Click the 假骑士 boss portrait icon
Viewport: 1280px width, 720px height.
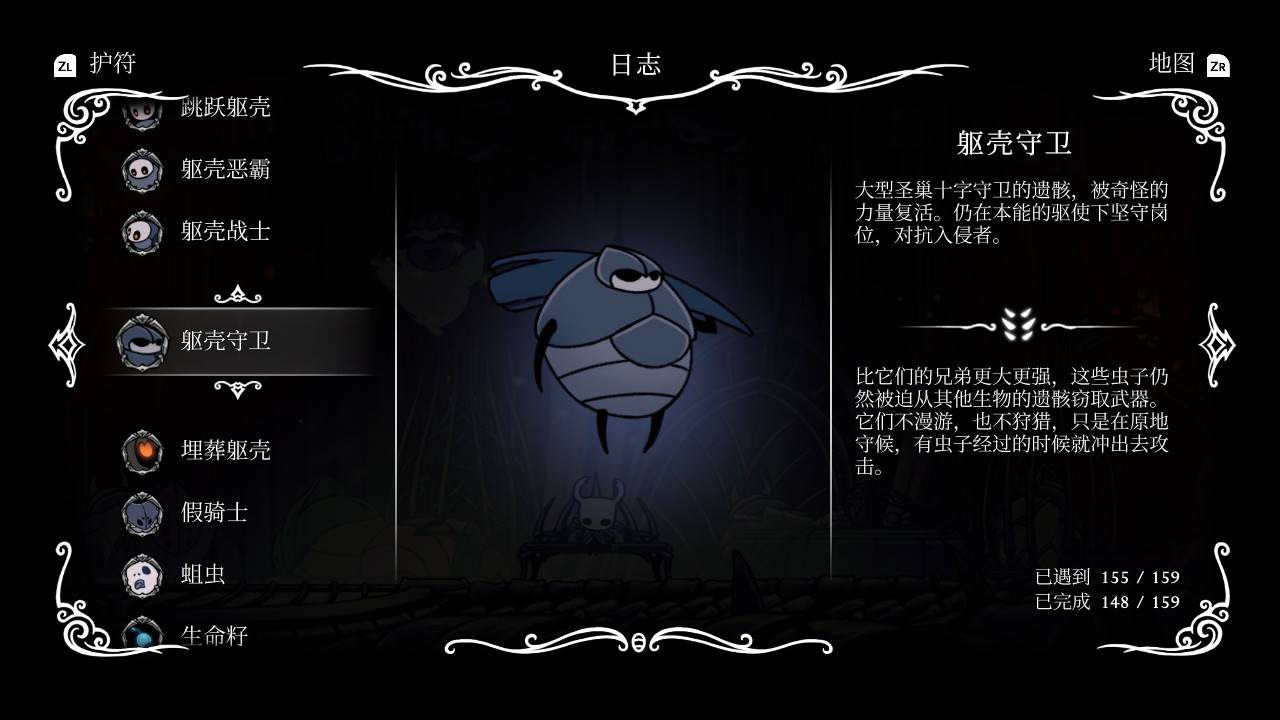[143, 513]
